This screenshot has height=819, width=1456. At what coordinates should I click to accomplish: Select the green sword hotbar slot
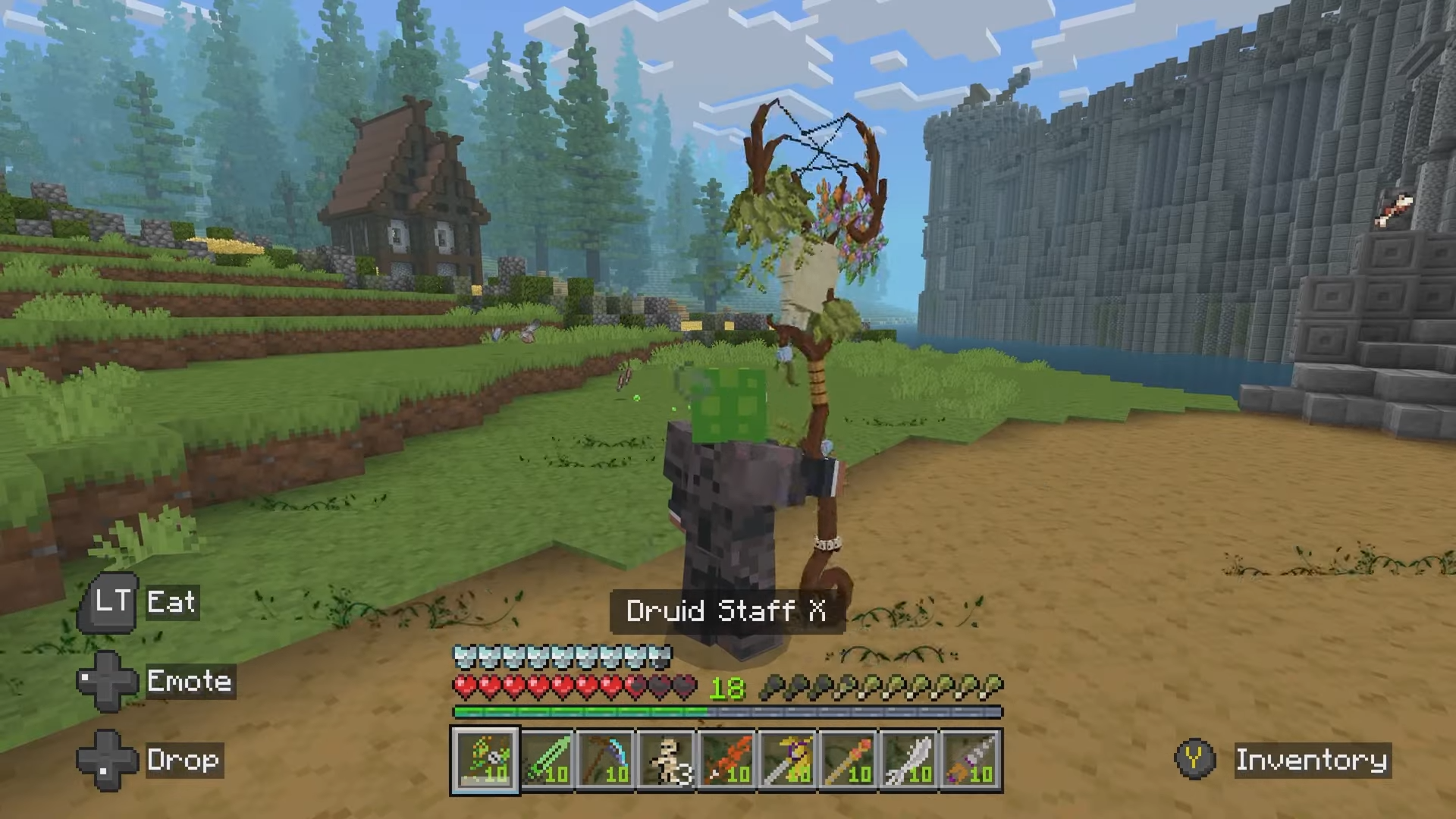click(546, 761)
